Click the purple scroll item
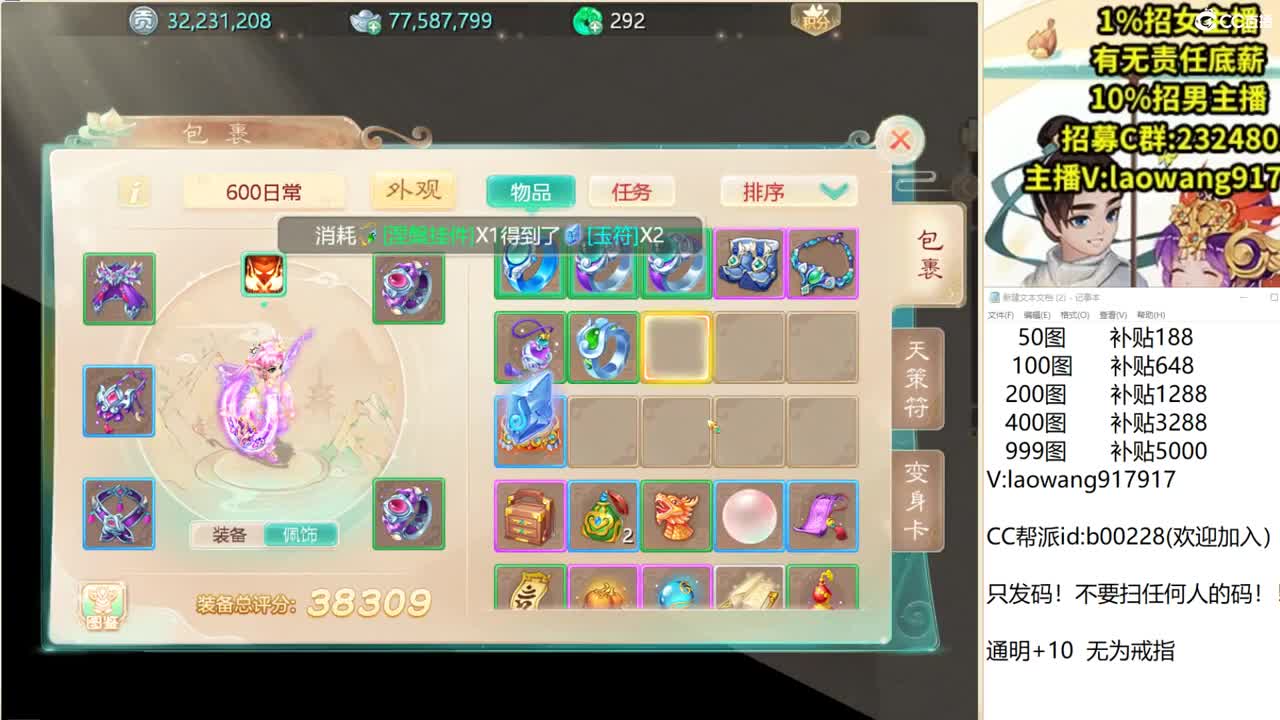Image resolution: width=1280 pixels, height=720 pixels. click(822, 515)
